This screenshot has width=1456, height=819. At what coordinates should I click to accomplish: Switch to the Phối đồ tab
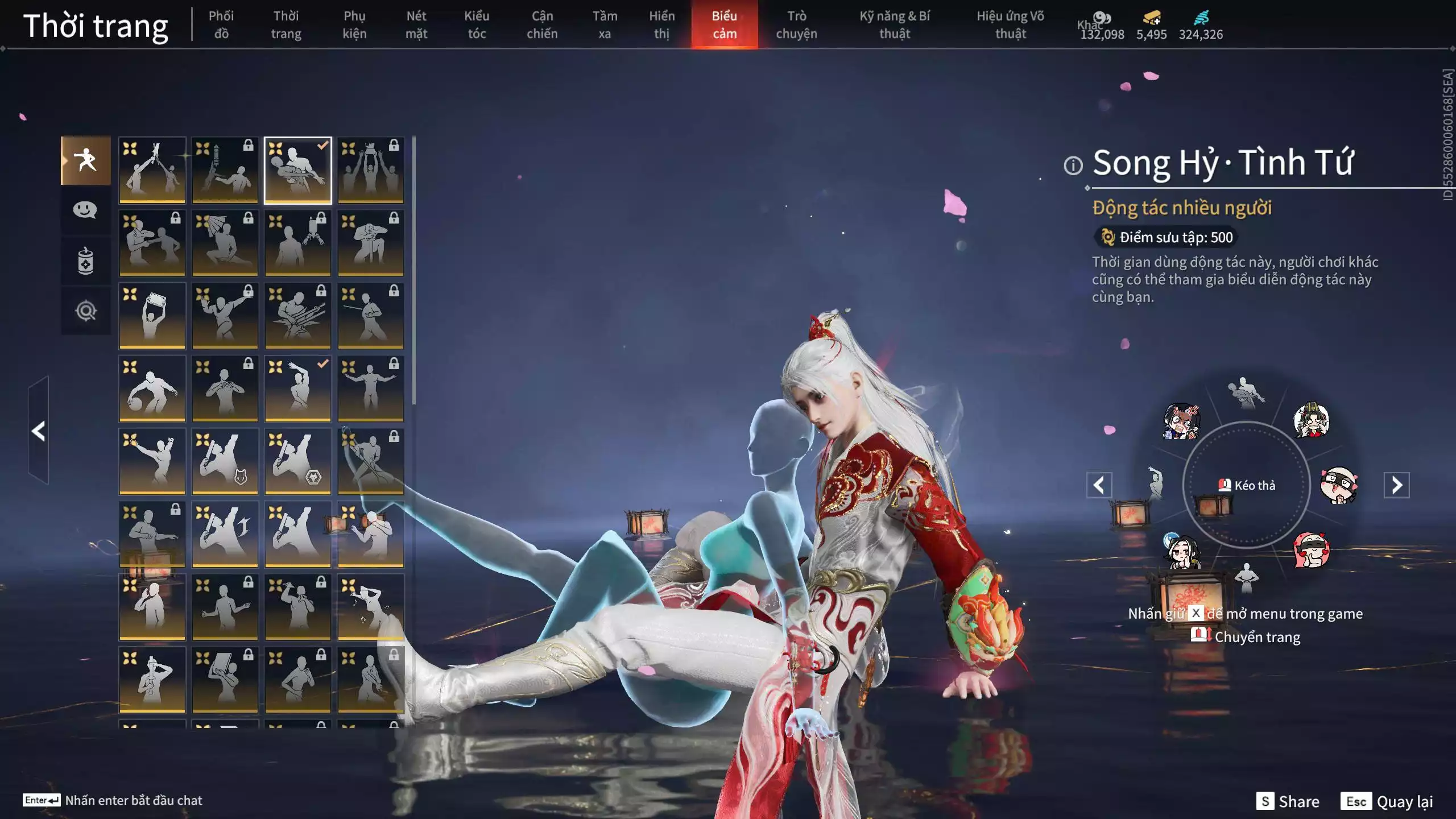click(x=221, y=24)
